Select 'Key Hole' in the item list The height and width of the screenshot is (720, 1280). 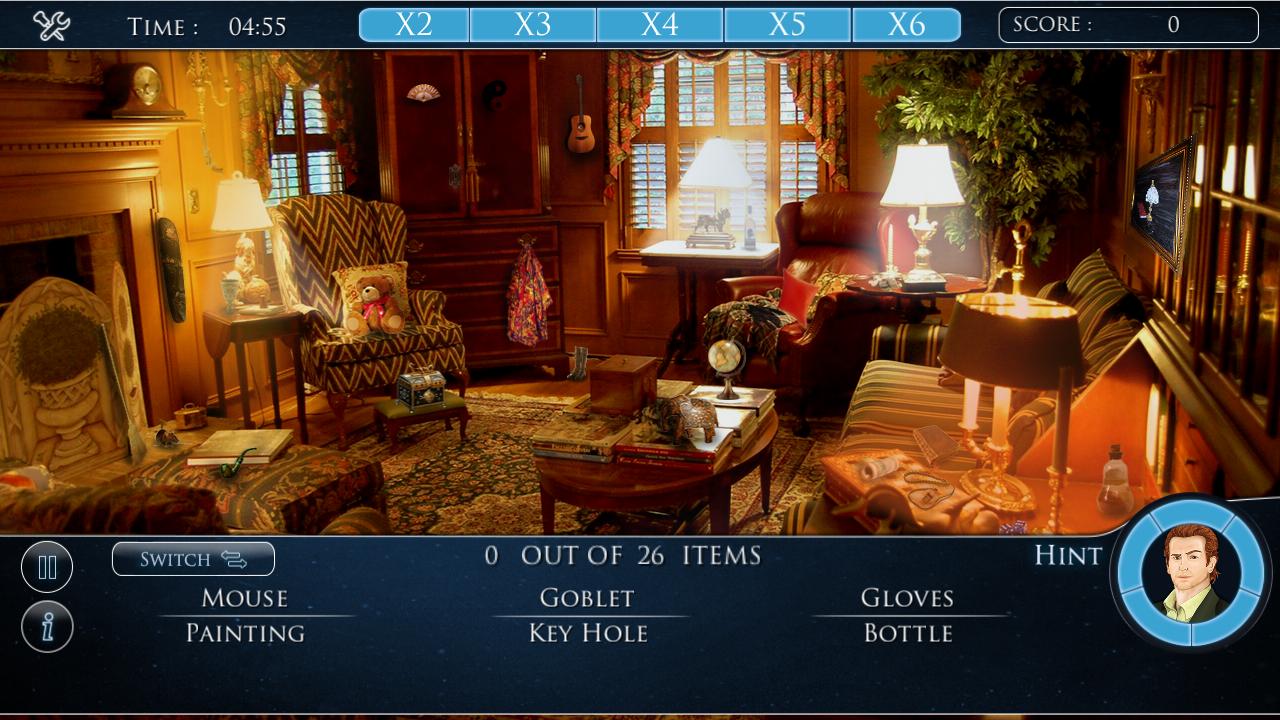tap(586, 633)
